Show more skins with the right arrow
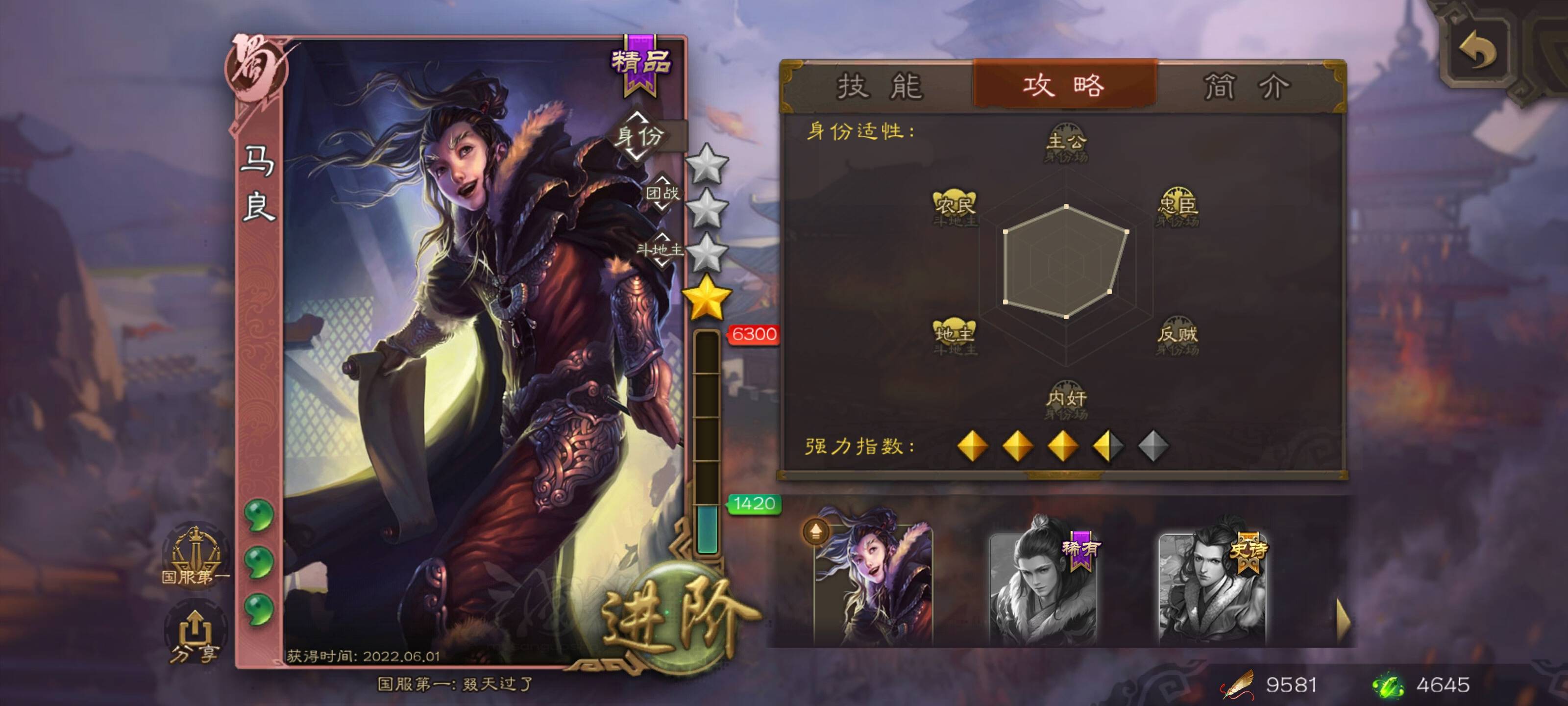Image resolution: width=1568 pixels, height=706 pixels. pyautogui.click(x=1343, y=620)
